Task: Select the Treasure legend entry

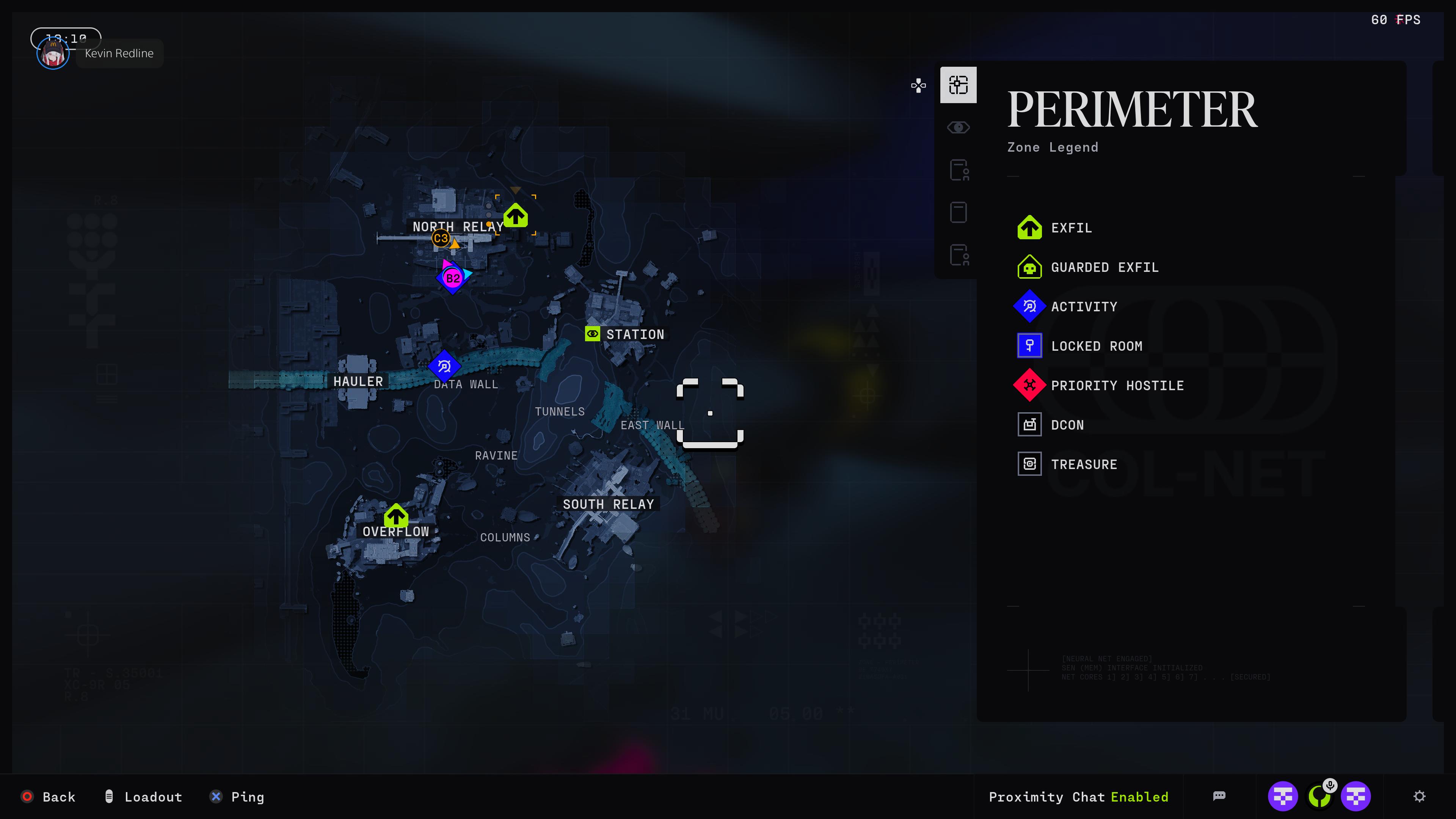Action: coord(1084,464)
